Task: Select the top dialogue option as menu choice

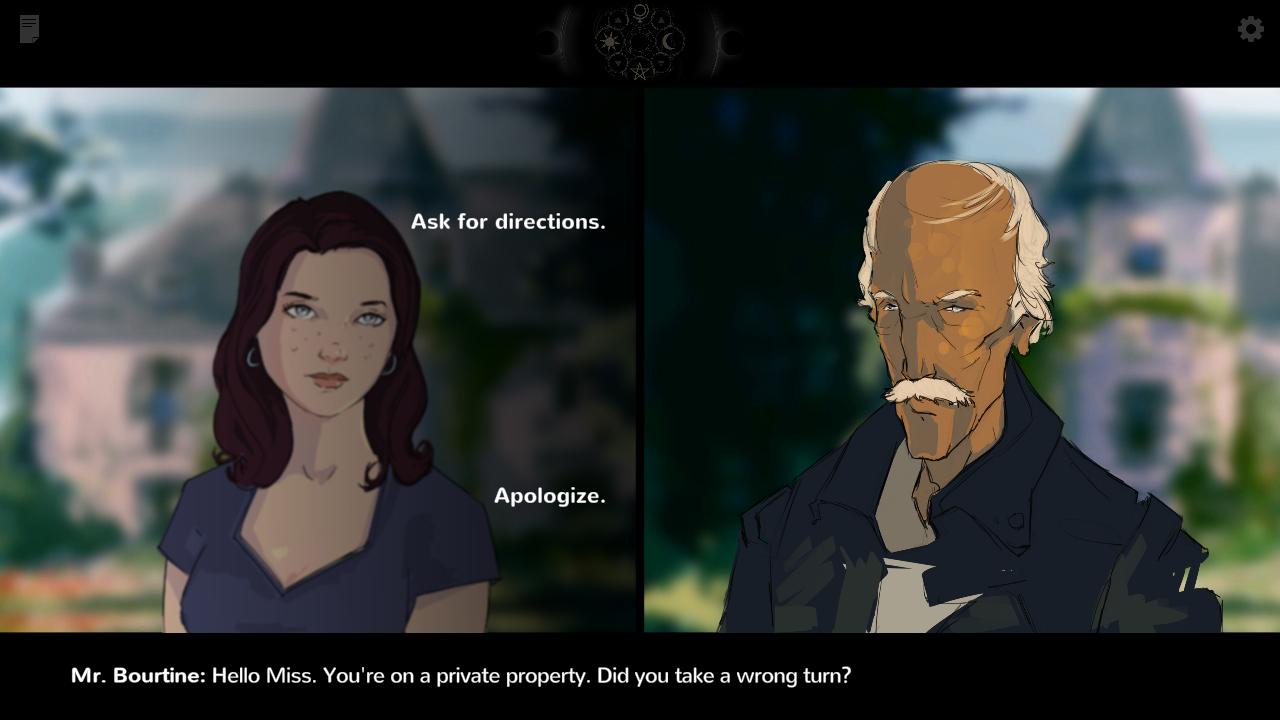Action: (x=509, y=221)
